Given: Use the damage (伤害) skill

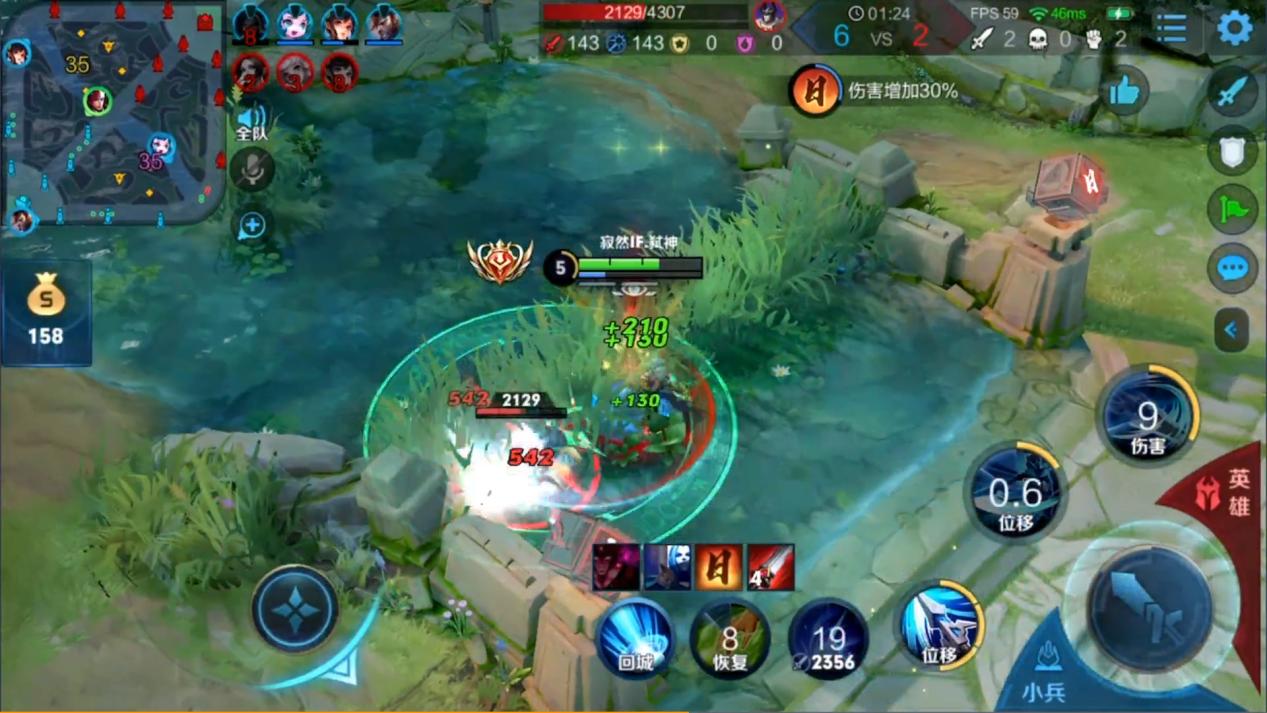Looking at the screenshot, I should (x=1148, y=416).
